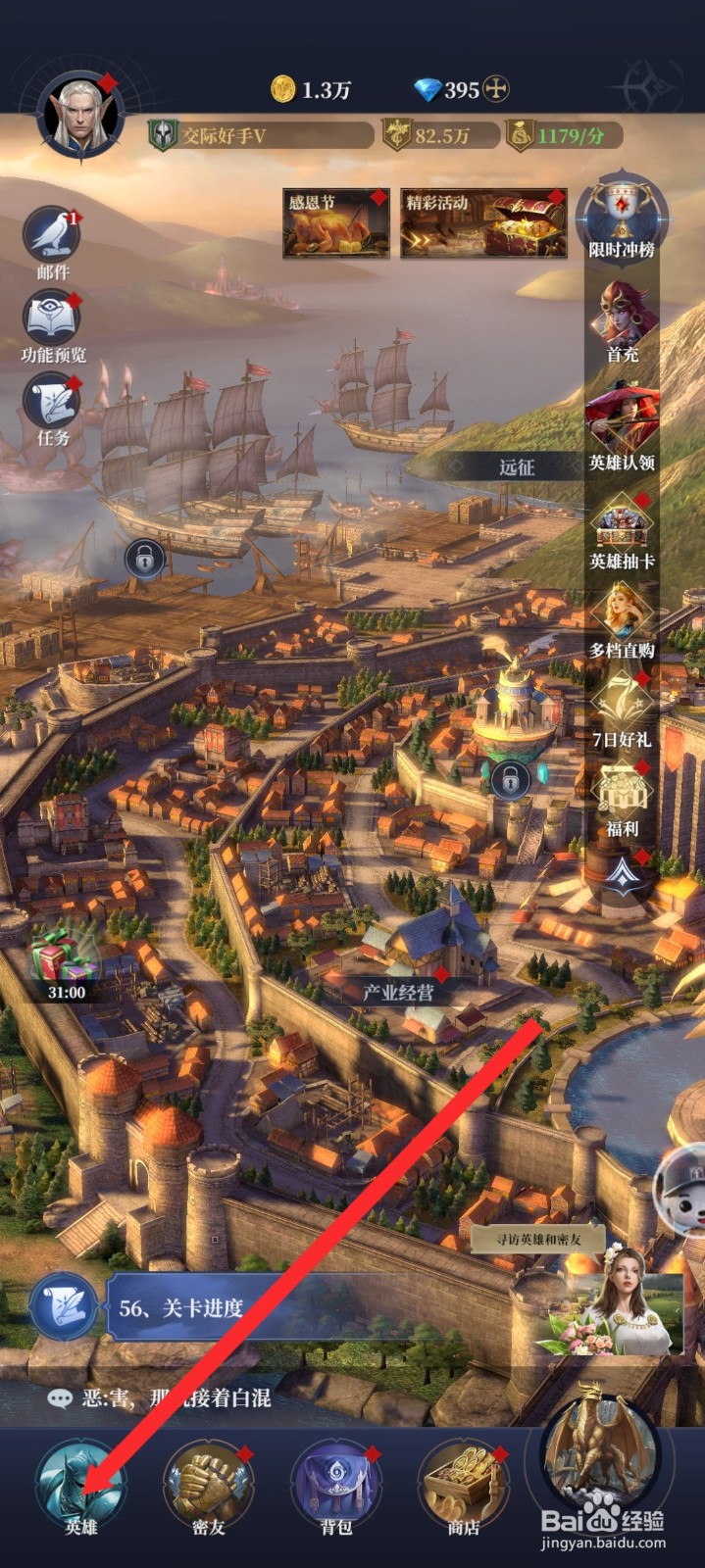This screenshot has height=1568, width=705.
Task: Open 功能预览 feature preview
Action: [52, 319]
